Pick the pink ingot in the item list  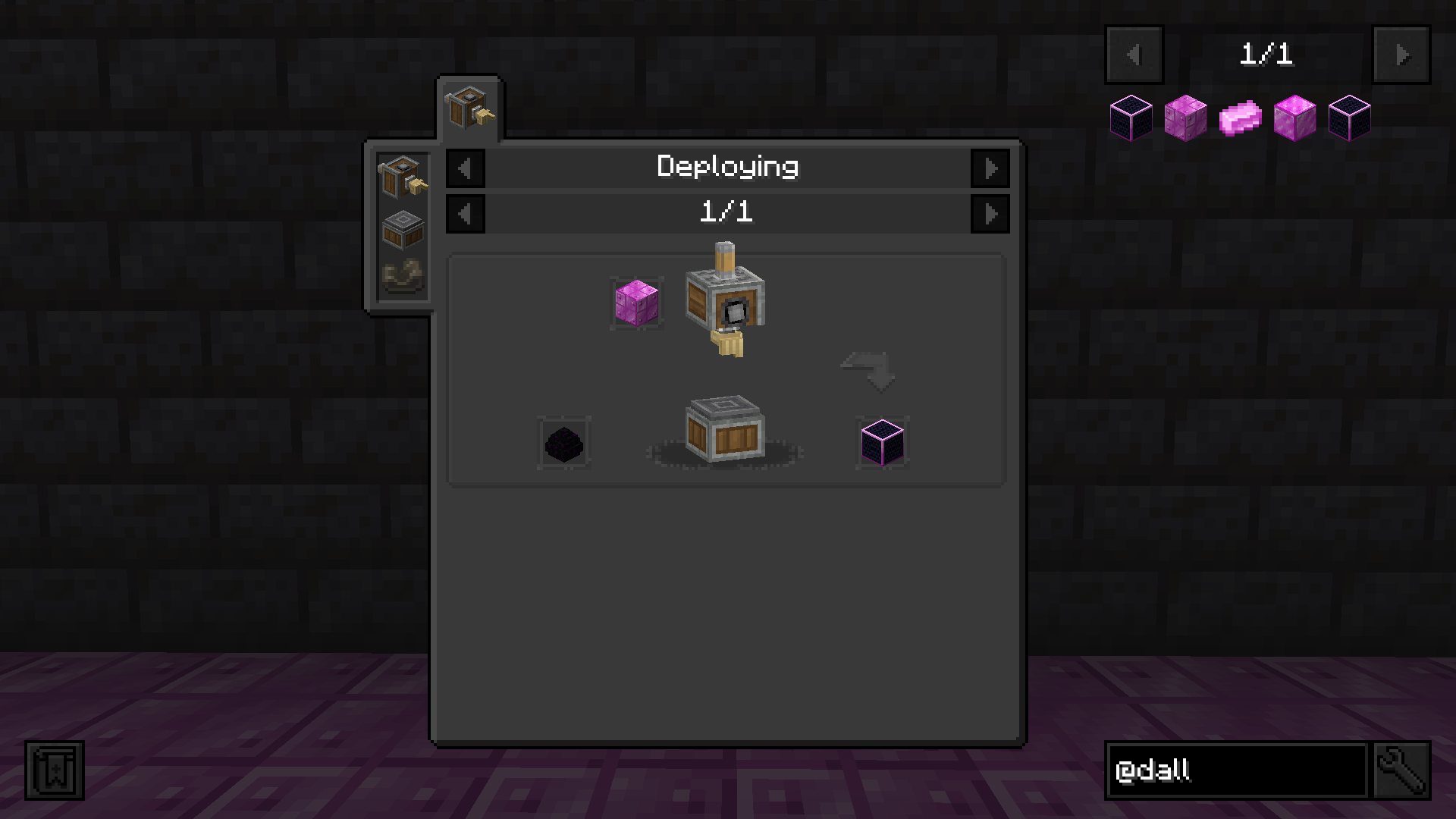coord(1240,118)
